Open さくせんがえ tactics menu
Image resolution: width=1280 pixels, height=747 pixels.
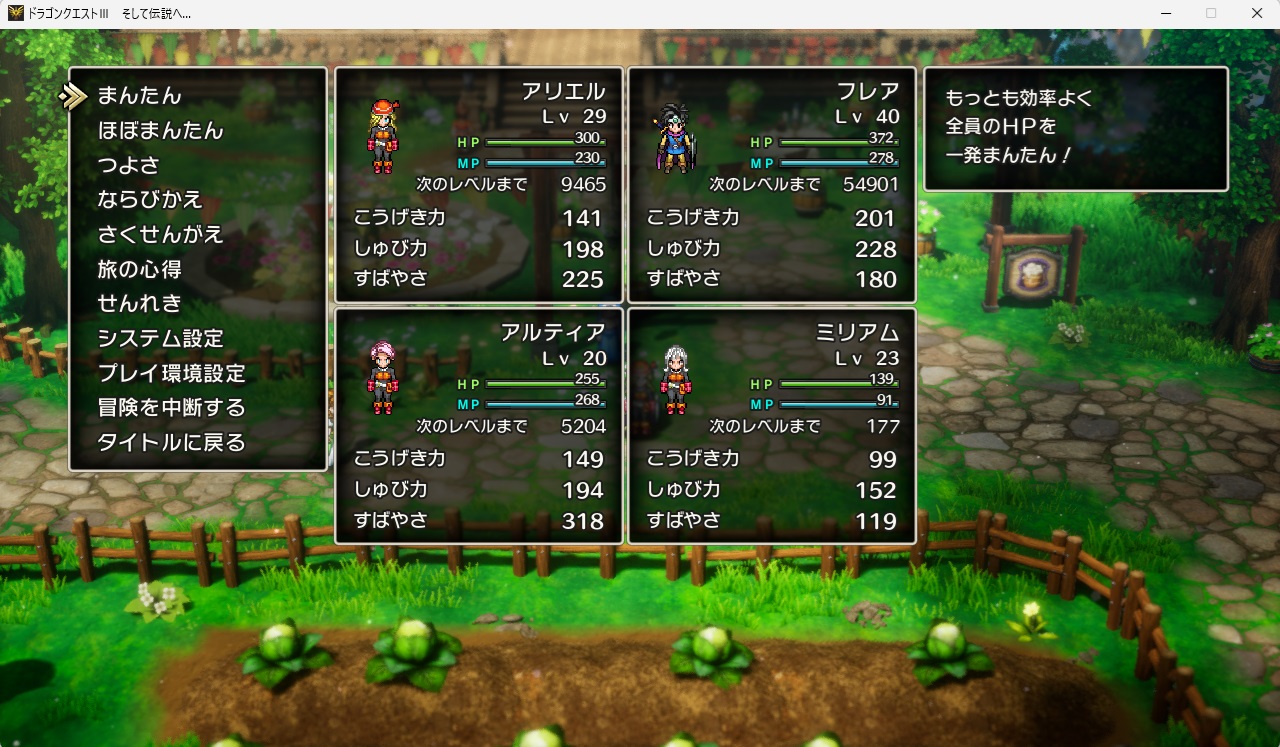click(160, 235)
